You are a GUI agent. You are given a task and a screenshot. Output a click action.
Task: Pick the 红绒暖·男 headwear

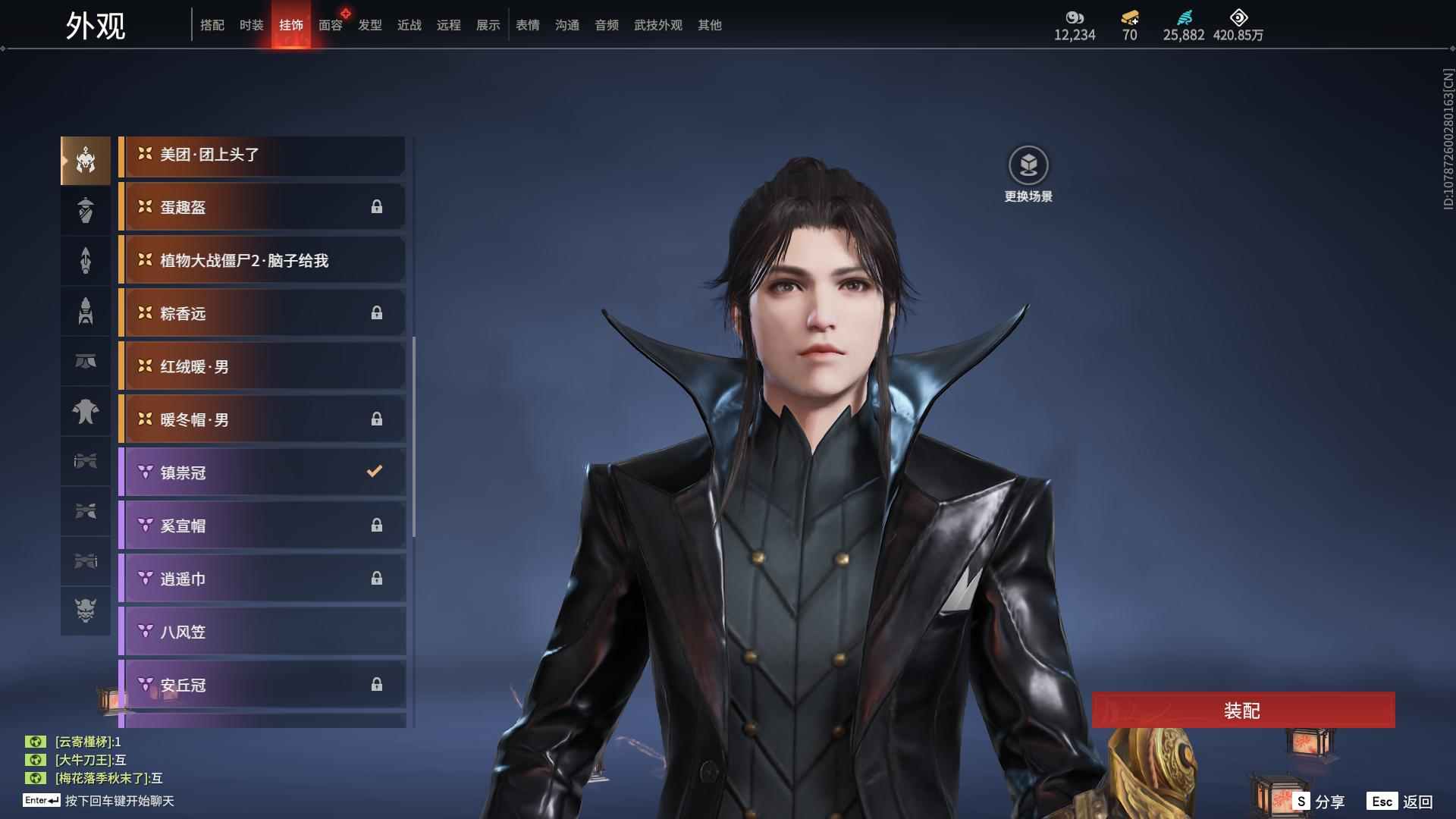click(x=262, y=367)
